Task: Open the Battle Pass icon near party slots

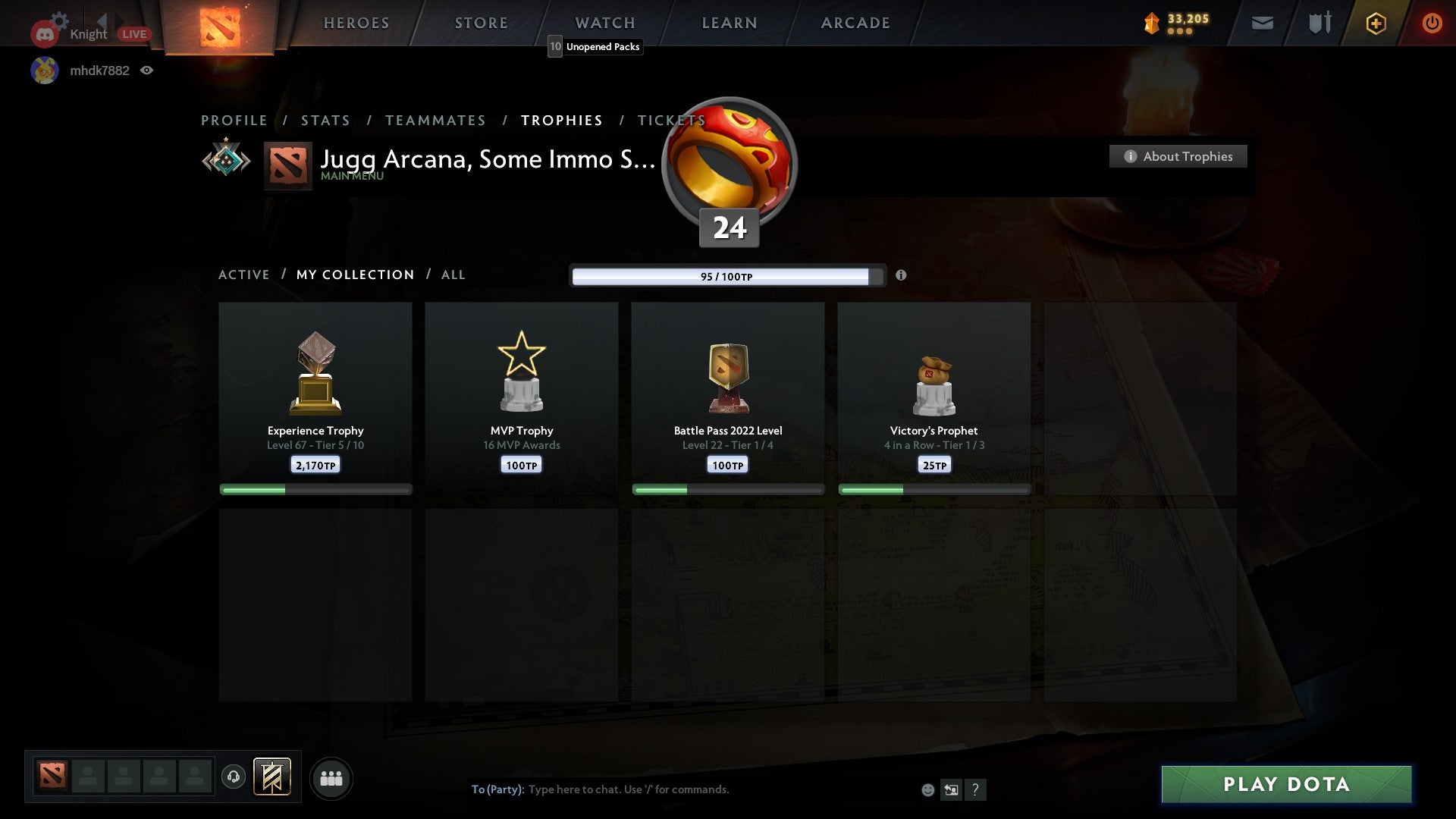Action: (273, 778)
